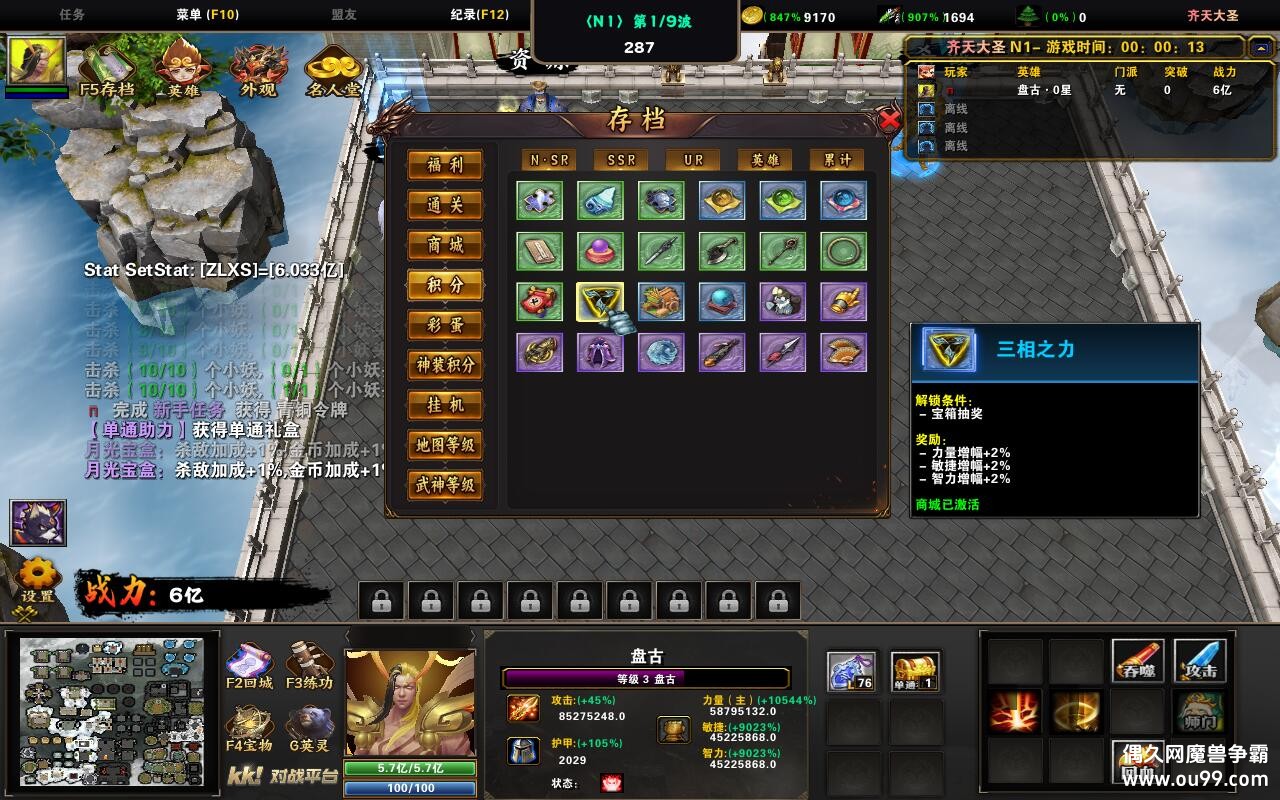Open the 武神等级 section
The height and width of the screenshot is (800, 1280).
[x=445, y=485]
